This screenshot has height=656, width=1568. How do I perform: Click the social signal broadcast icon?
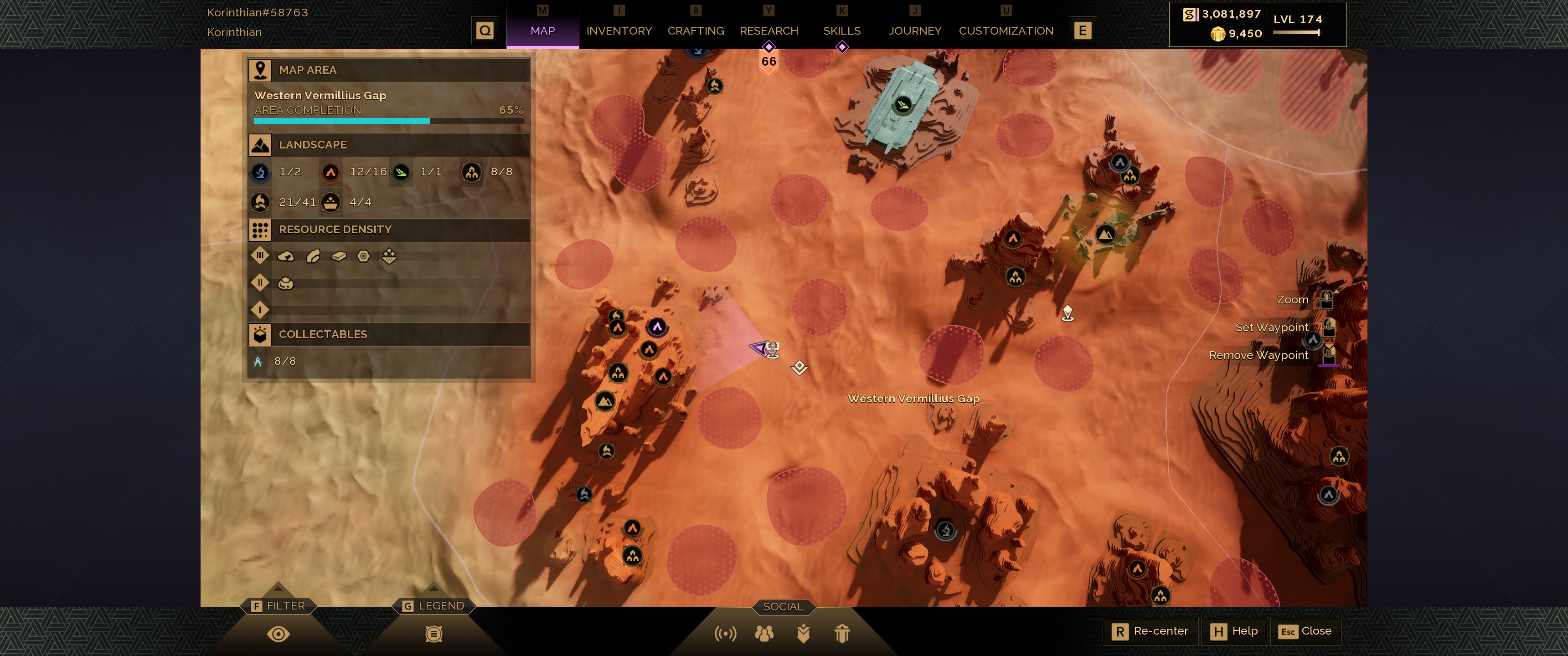(725, 634)
